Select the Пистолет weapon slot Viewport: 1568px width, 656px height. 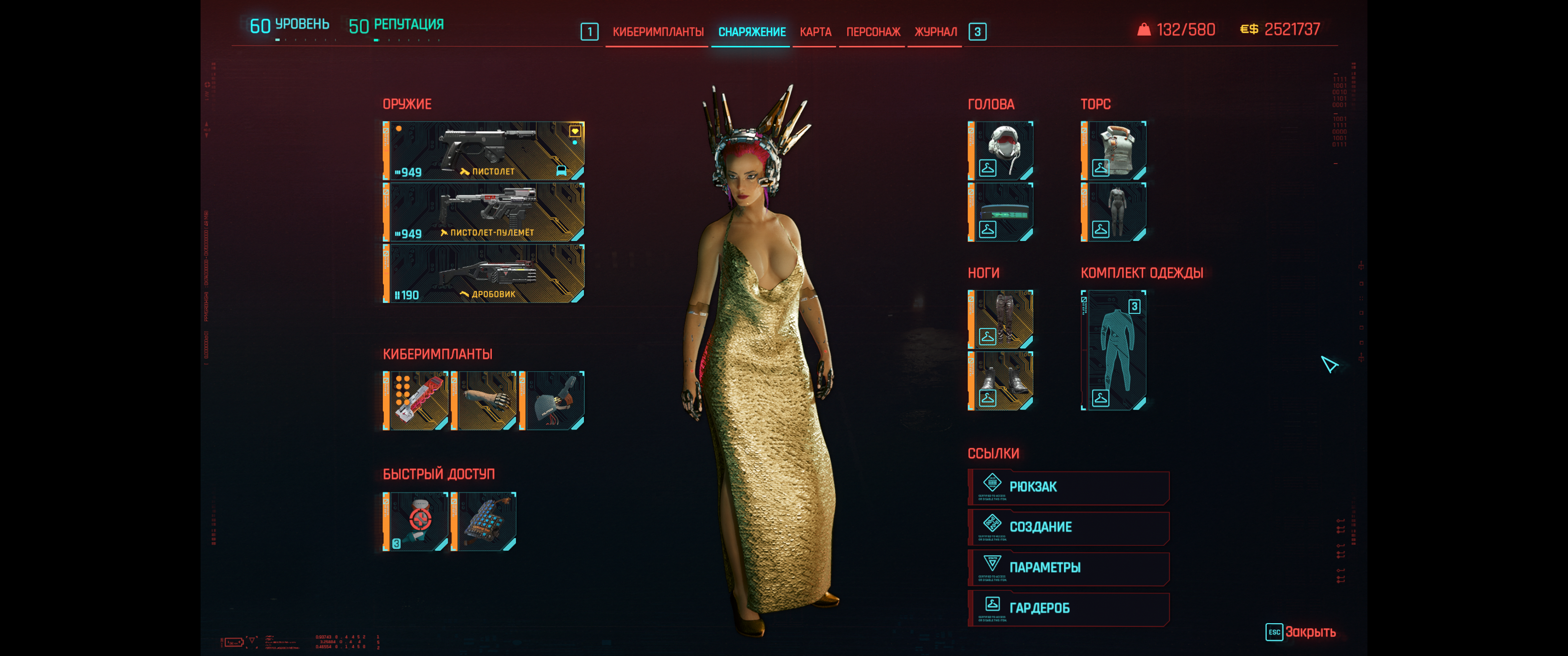point(484,150)
